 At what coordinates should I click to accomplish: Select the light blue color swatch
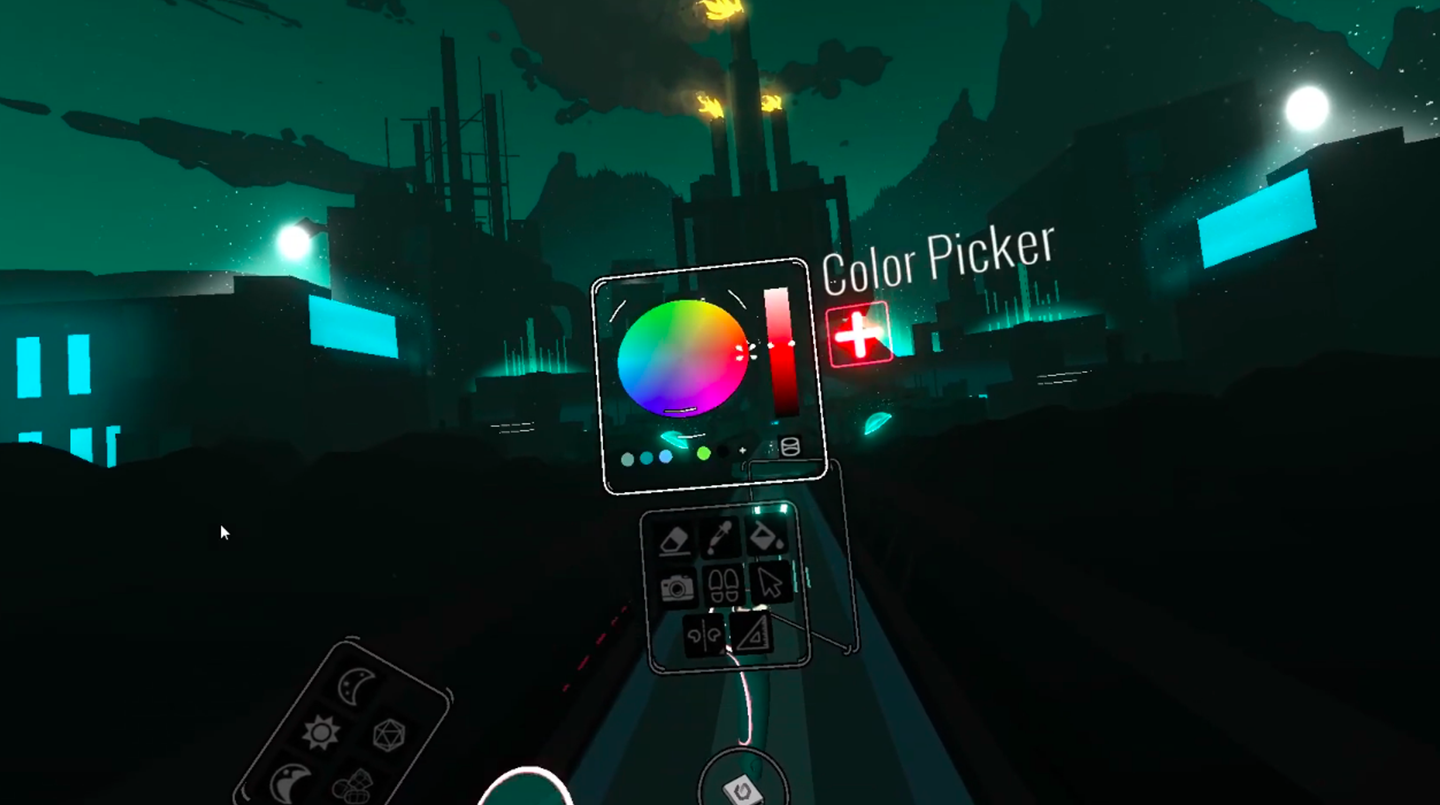[x=666, y=457]
